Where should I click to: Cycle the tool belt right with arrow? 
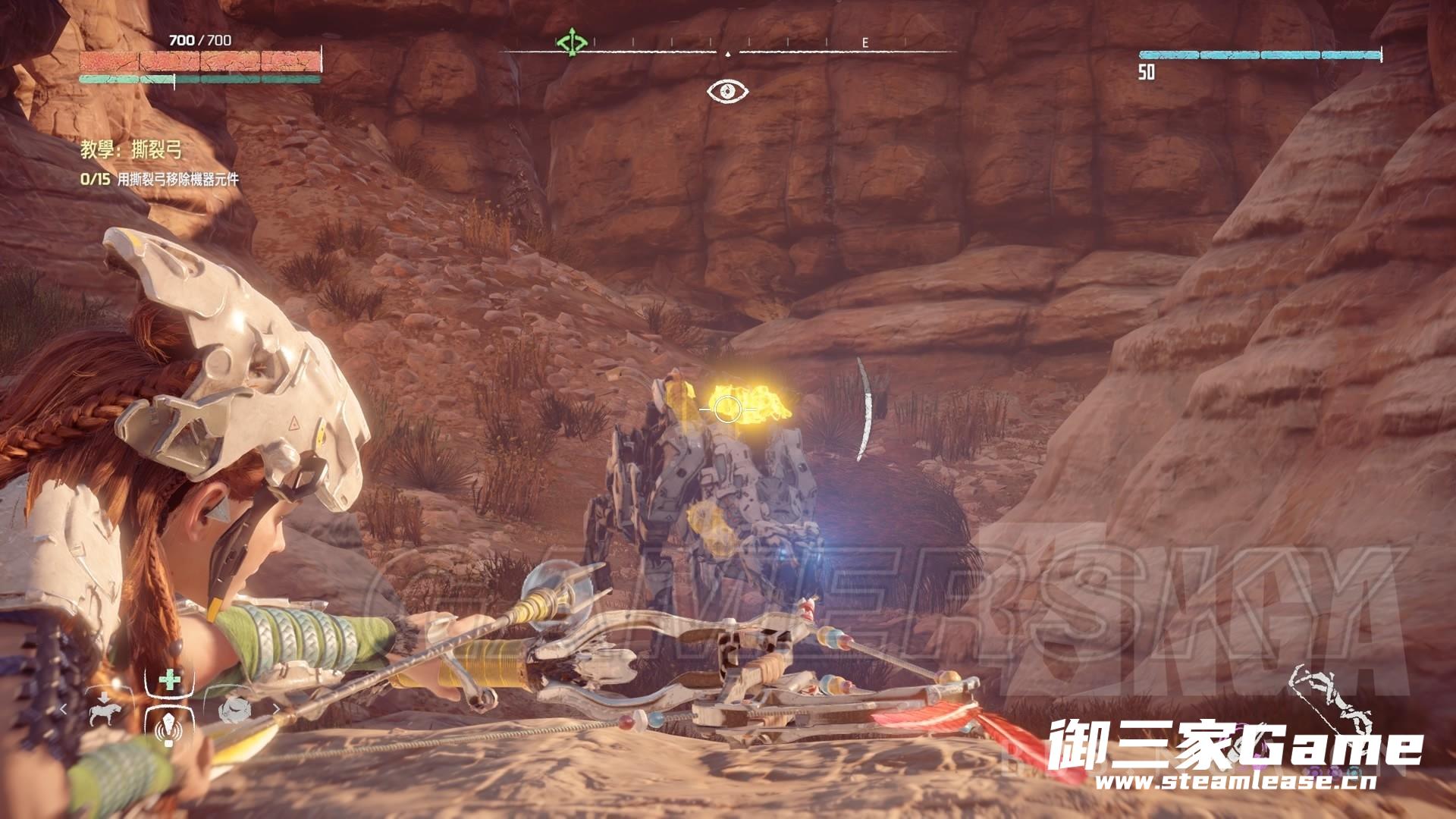pos(275,709)
